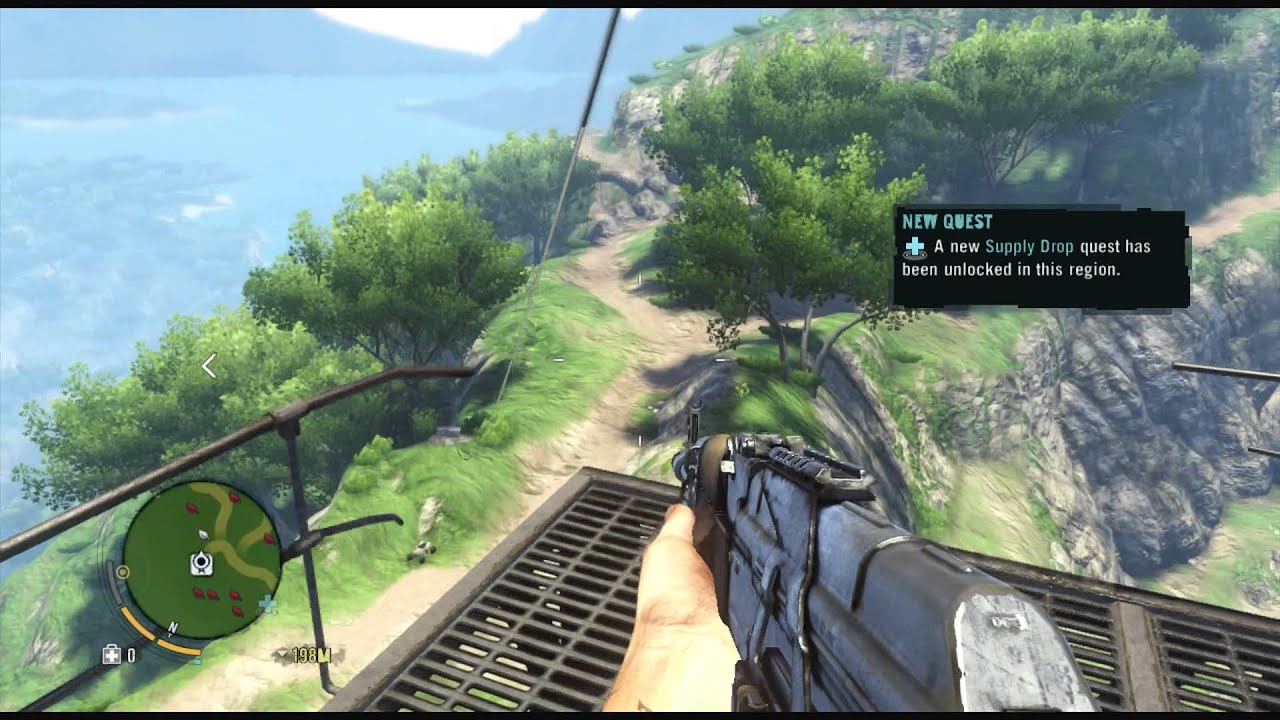This screenshot has height=720, width=1280.
Task: Select the radio tower marker at minimap center
Action: click(201, 564)
